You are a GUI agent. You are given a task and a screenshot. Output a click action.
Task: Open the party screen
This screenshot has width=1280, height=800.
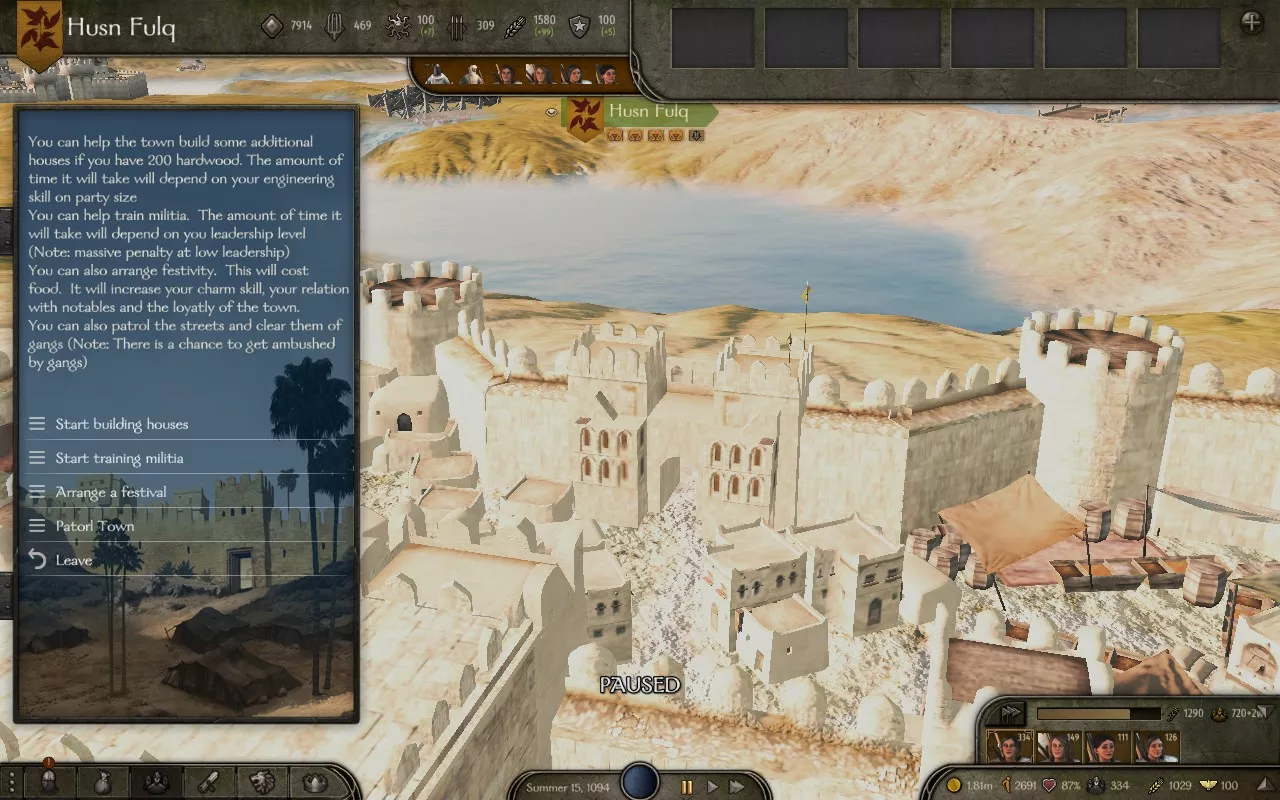click(x=155, y=782)
